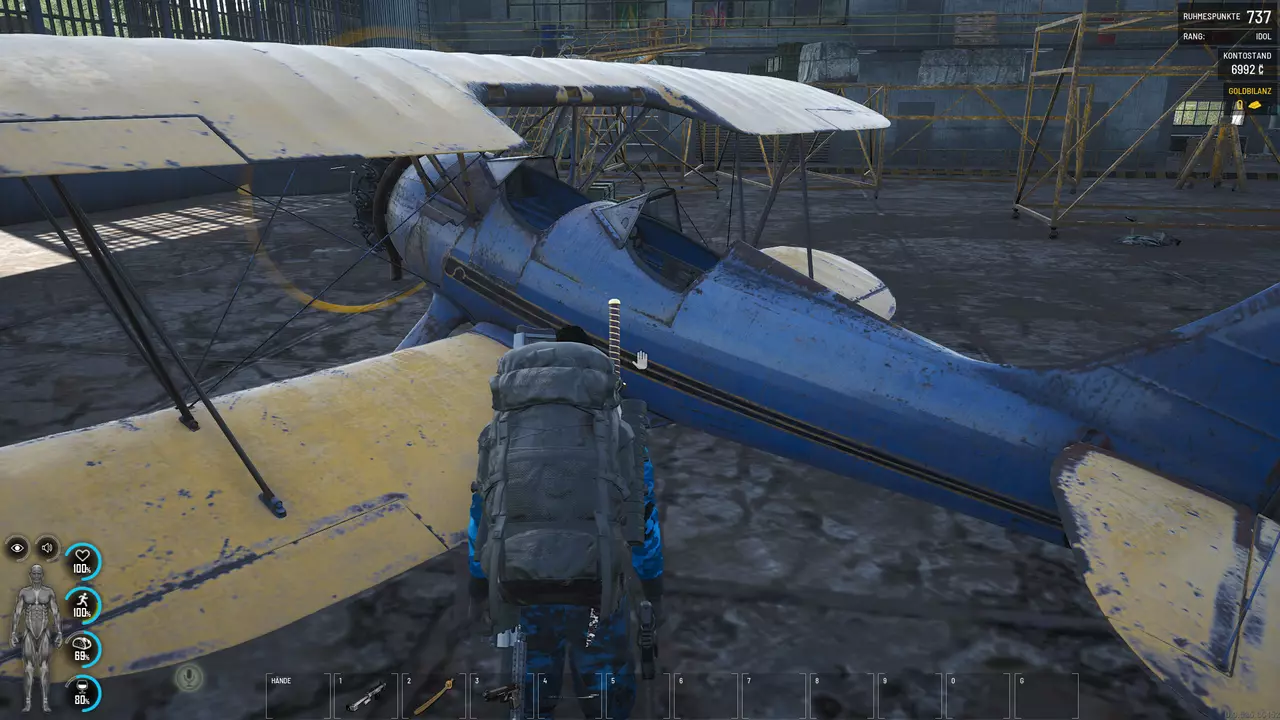1280x720 pixels.
Task: Toggle the microphone voice chat icon
Action: pyautogui.click(x=187, y=678)
